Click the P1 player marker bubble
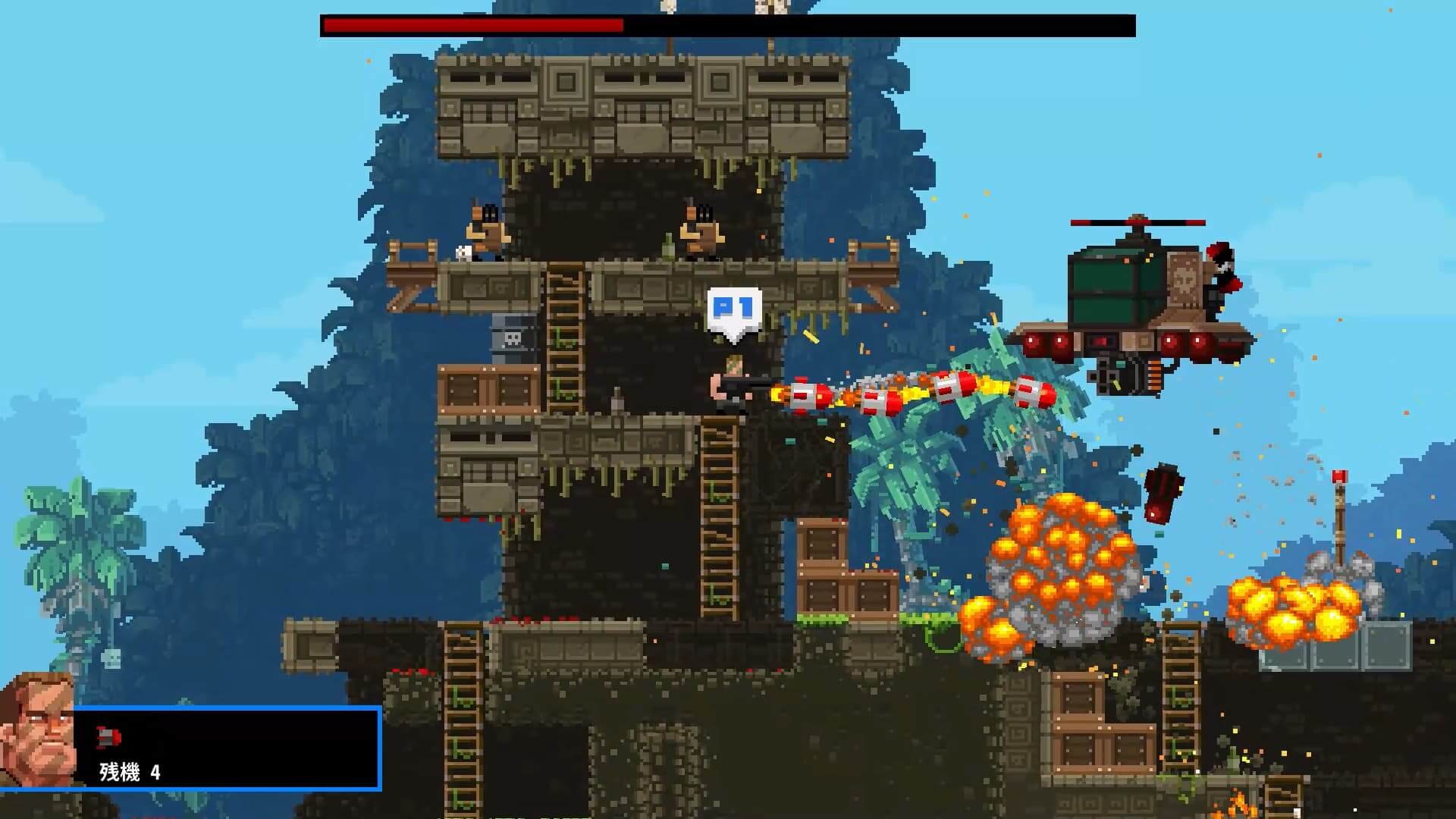The height and width of the screenshot is (819, 1456). pos(734,310)
